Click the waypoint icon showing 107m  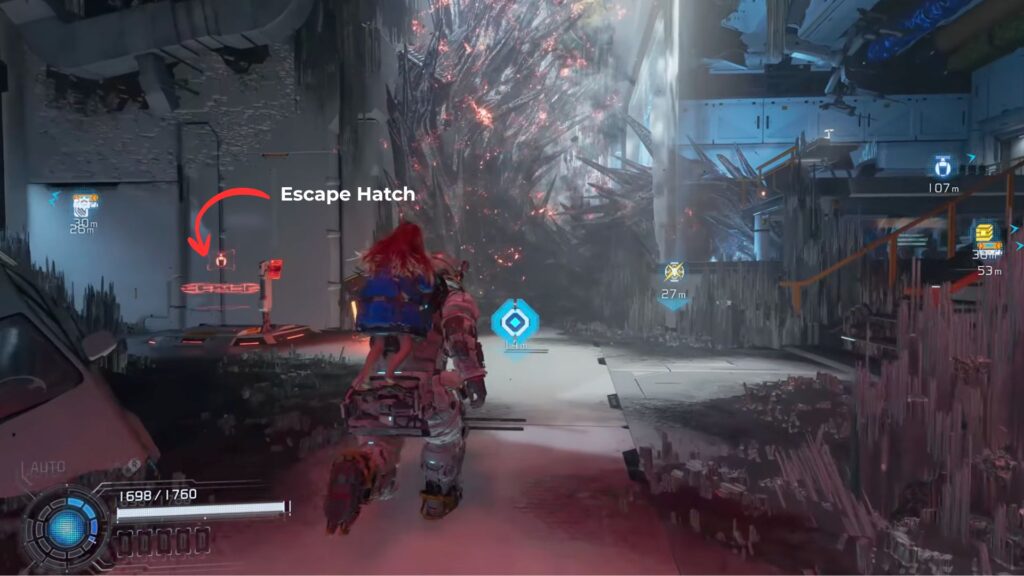(x=941, y=167)
